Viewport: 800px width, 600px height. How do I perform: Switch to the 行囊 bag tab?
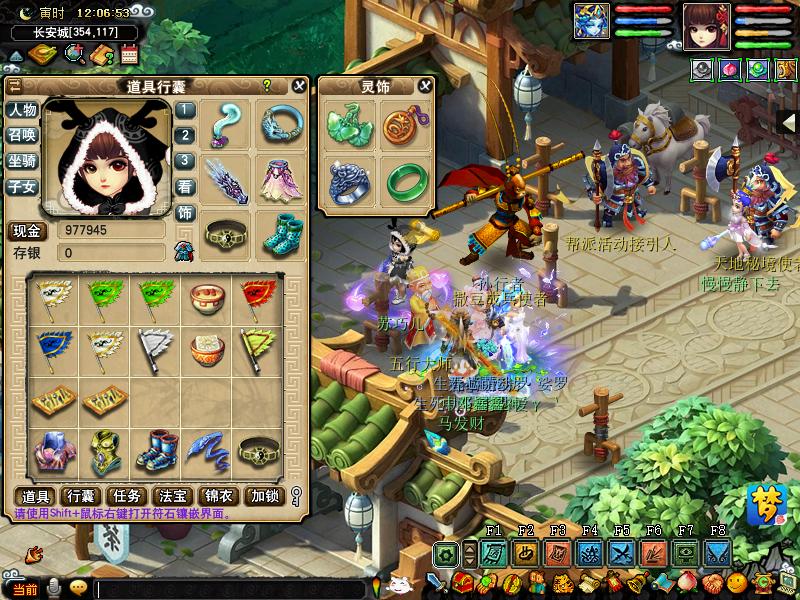pos(81,496)
